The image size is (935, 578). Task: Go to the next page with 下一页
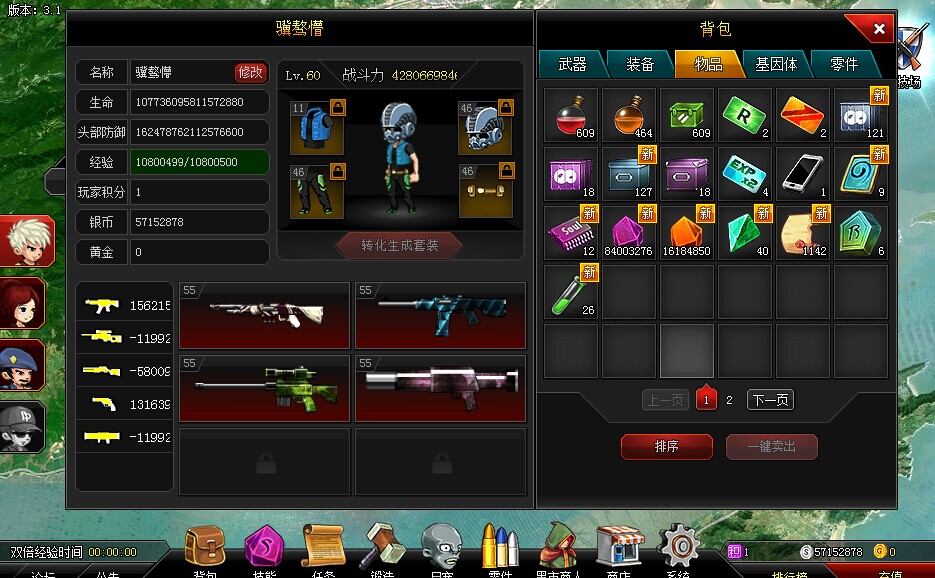click(770, 400)
